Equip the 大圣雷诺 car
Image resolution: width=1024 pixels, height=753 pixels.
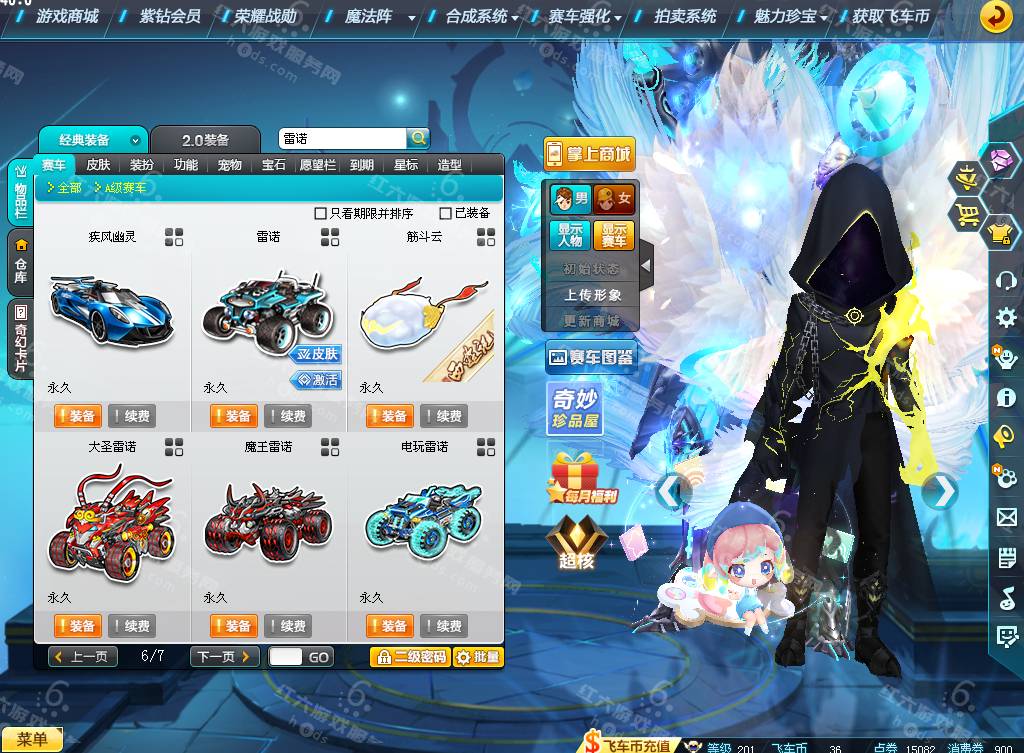(78, 626)
